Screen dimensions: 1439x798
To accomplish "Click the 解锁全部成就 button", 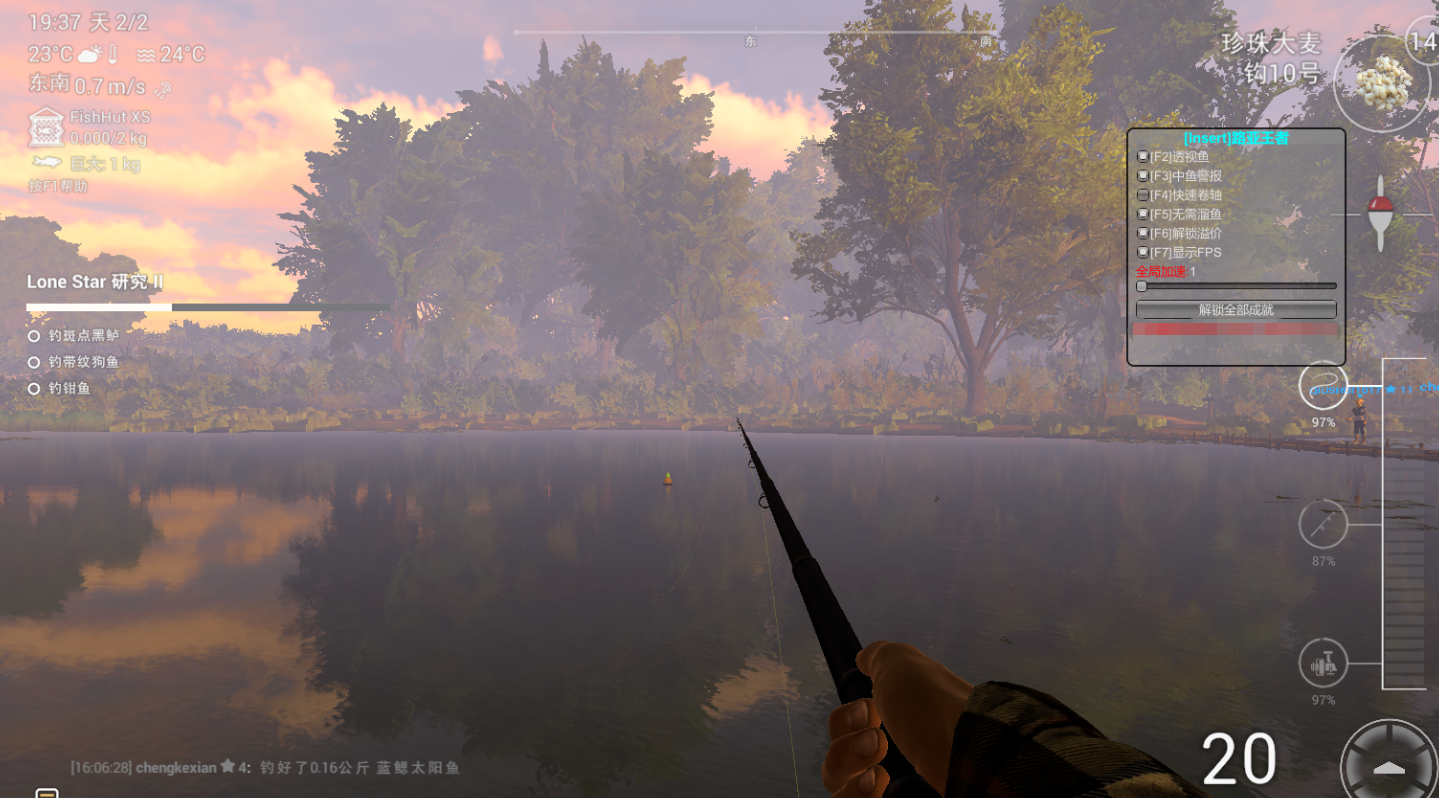I will [1236, 310].
